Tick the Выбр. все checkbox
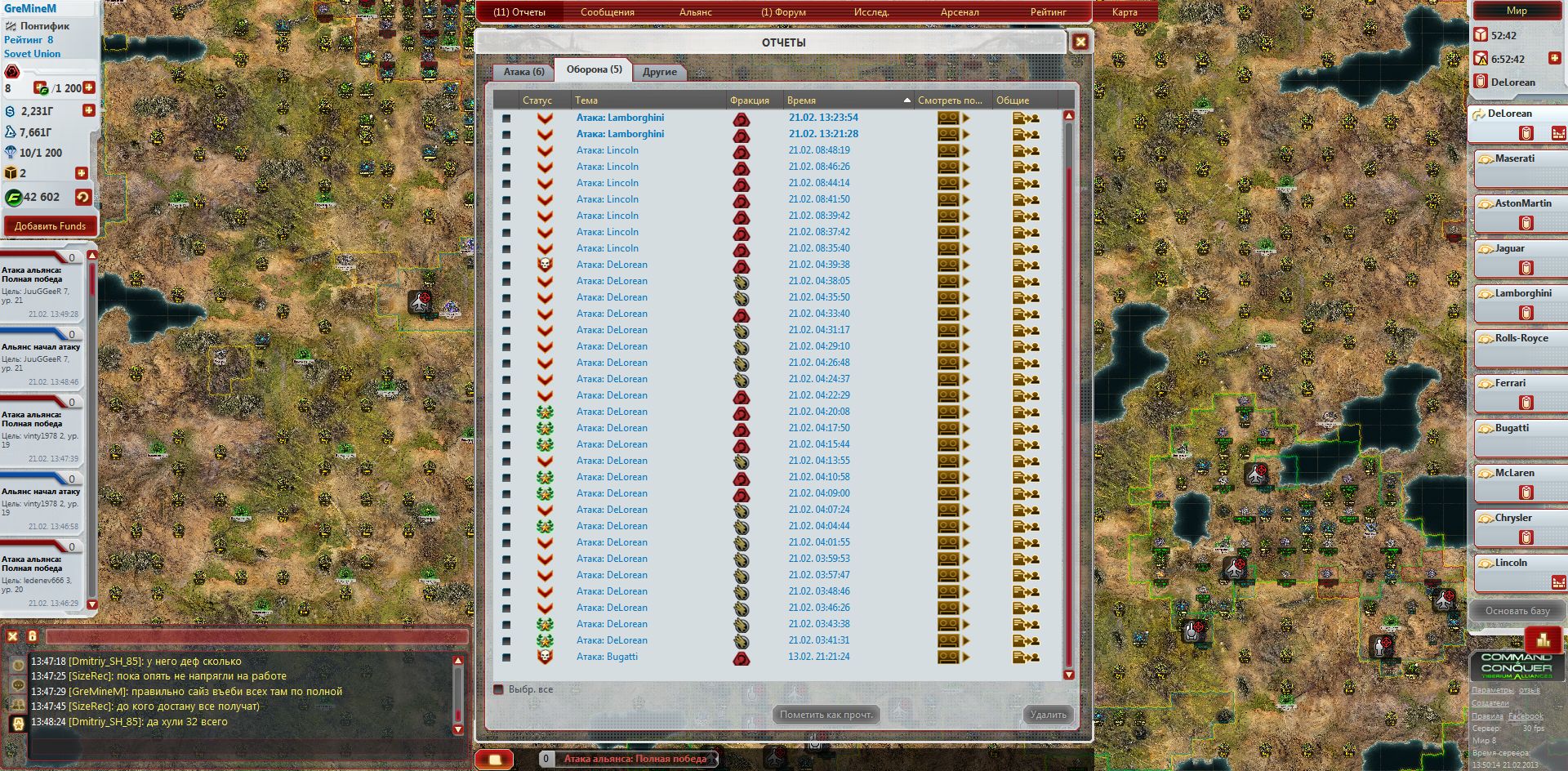Viewport: 1568px width, 771px height. [x=499, y=689]
